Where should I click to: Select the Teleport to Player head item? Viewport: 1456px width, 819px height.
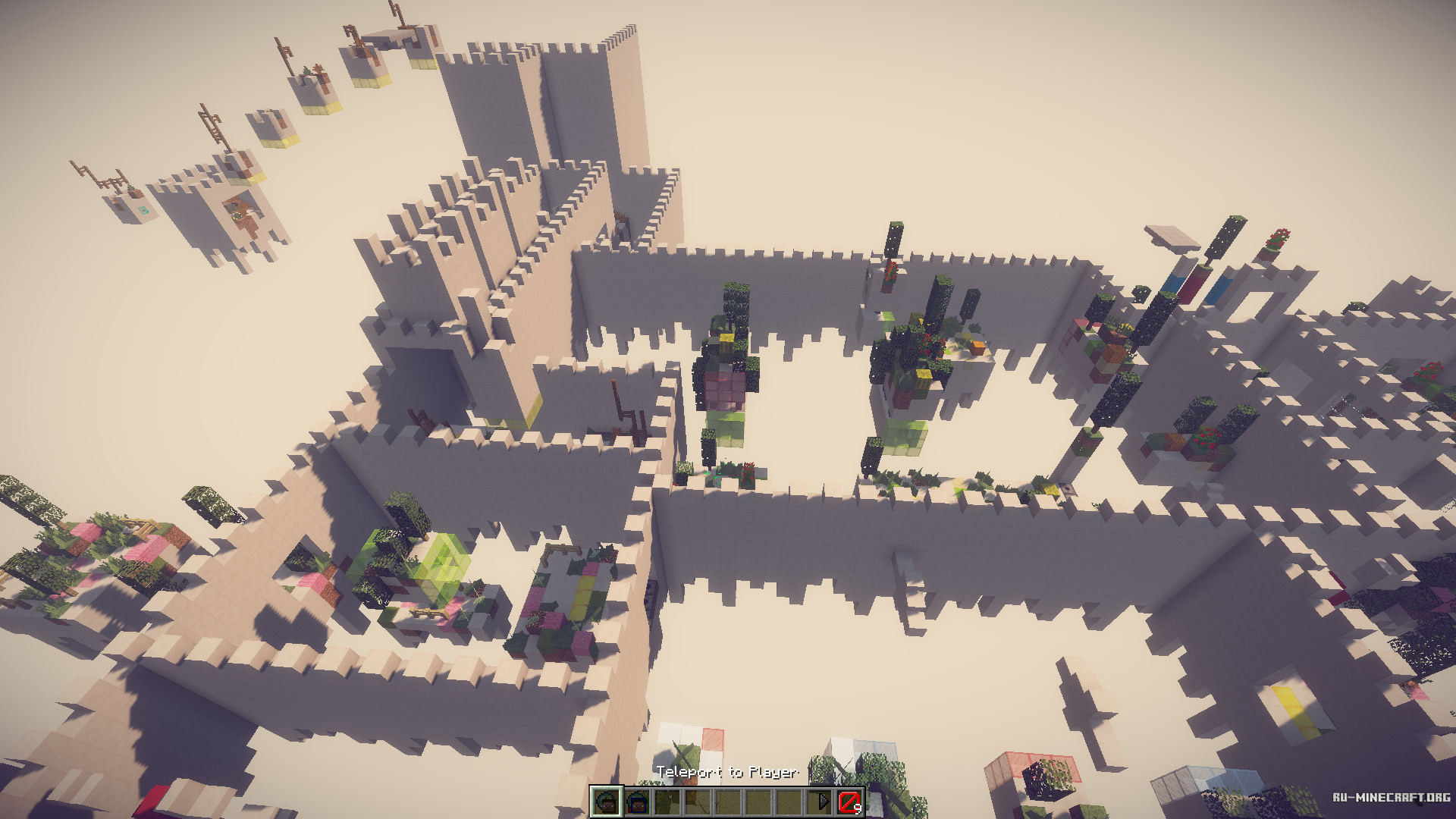607,802
